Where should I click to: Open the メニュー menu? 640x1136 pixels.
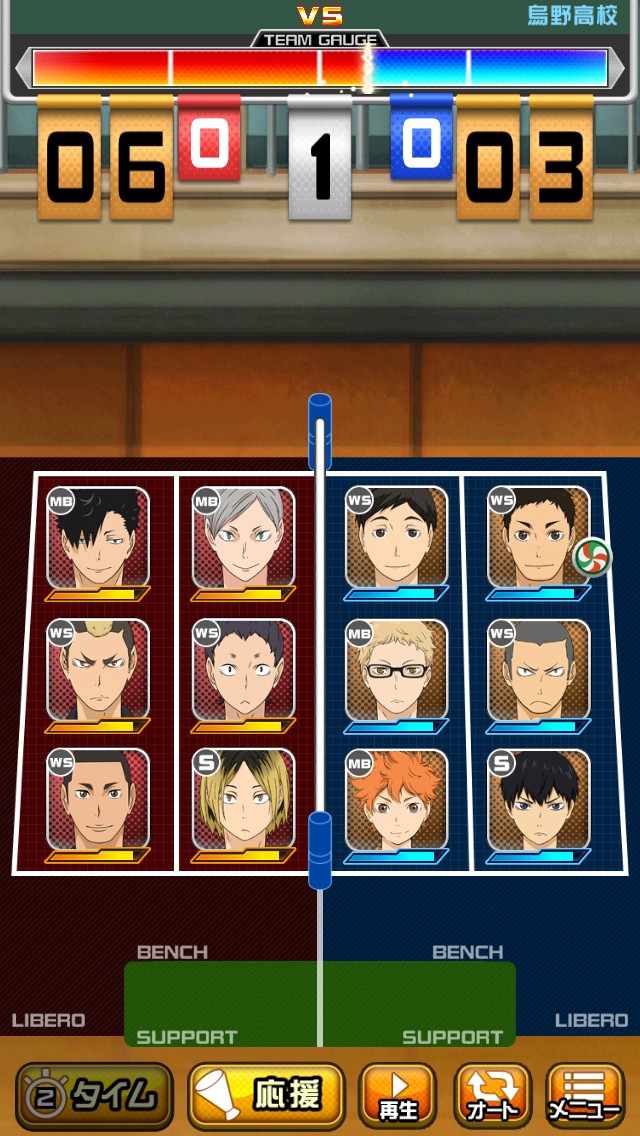(585, 1096)
